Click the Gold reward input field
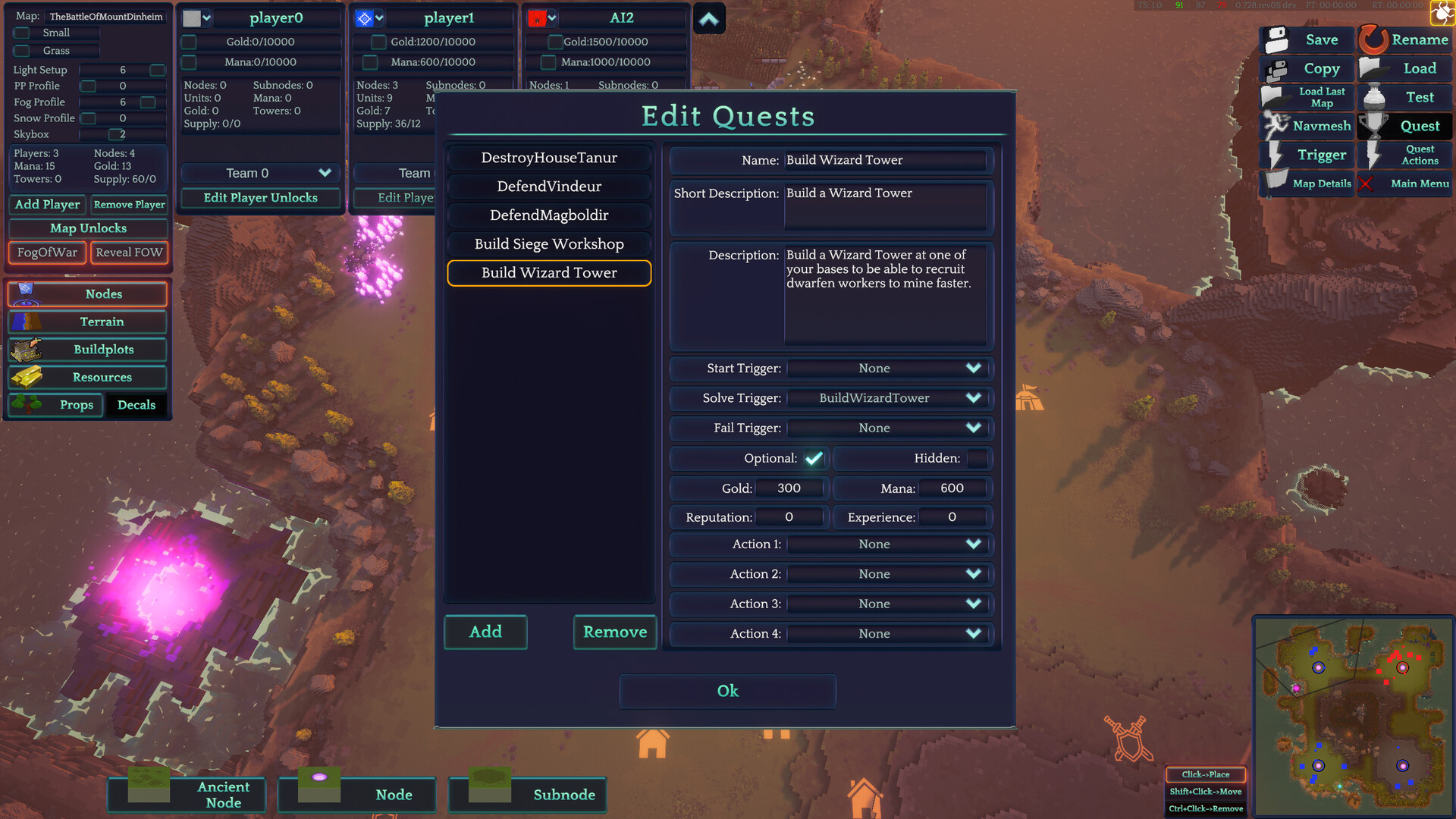 tap(789, 488)
